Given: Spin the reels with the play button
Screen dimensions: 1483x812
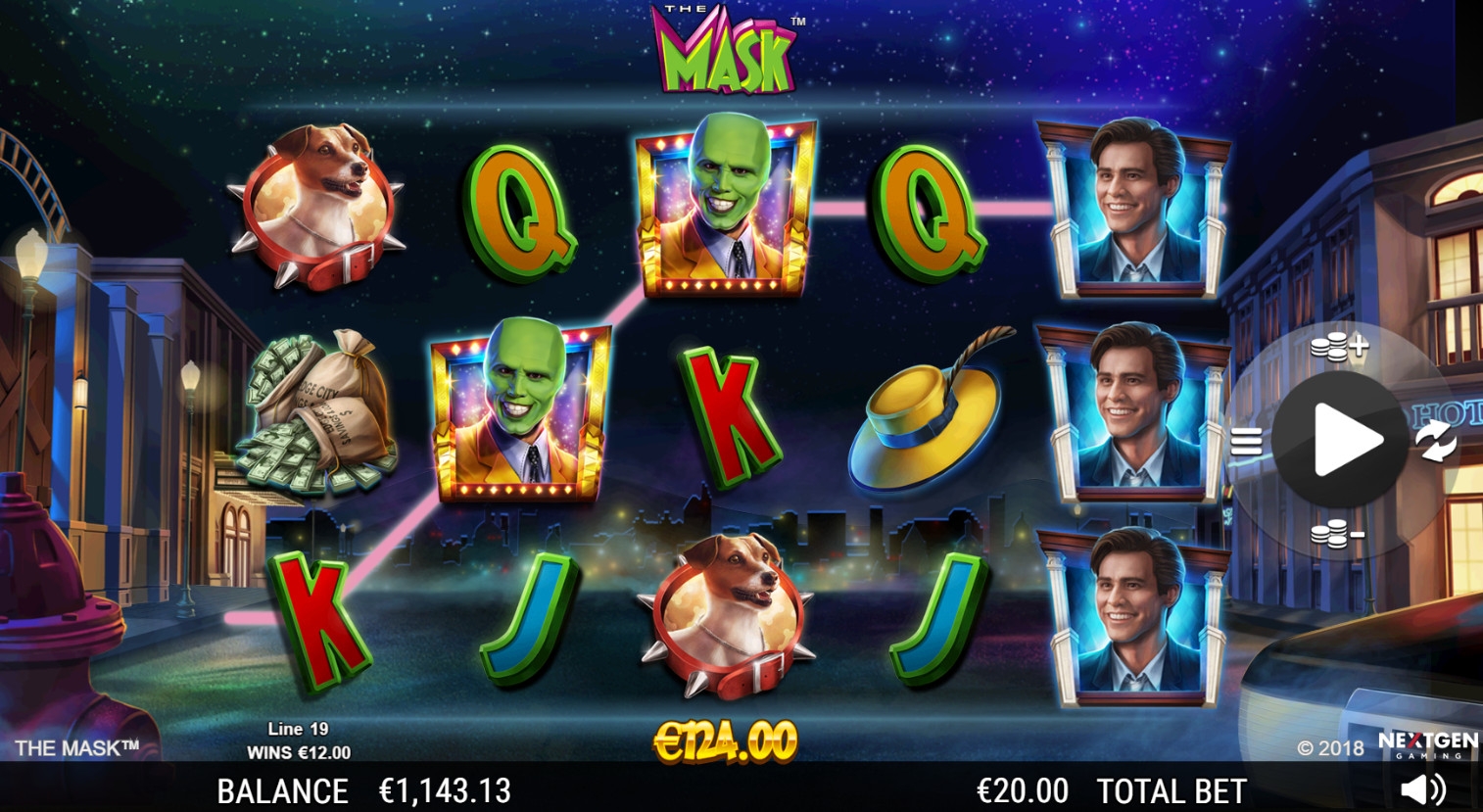Looking at the screenshot, I should click(1341, 440).
